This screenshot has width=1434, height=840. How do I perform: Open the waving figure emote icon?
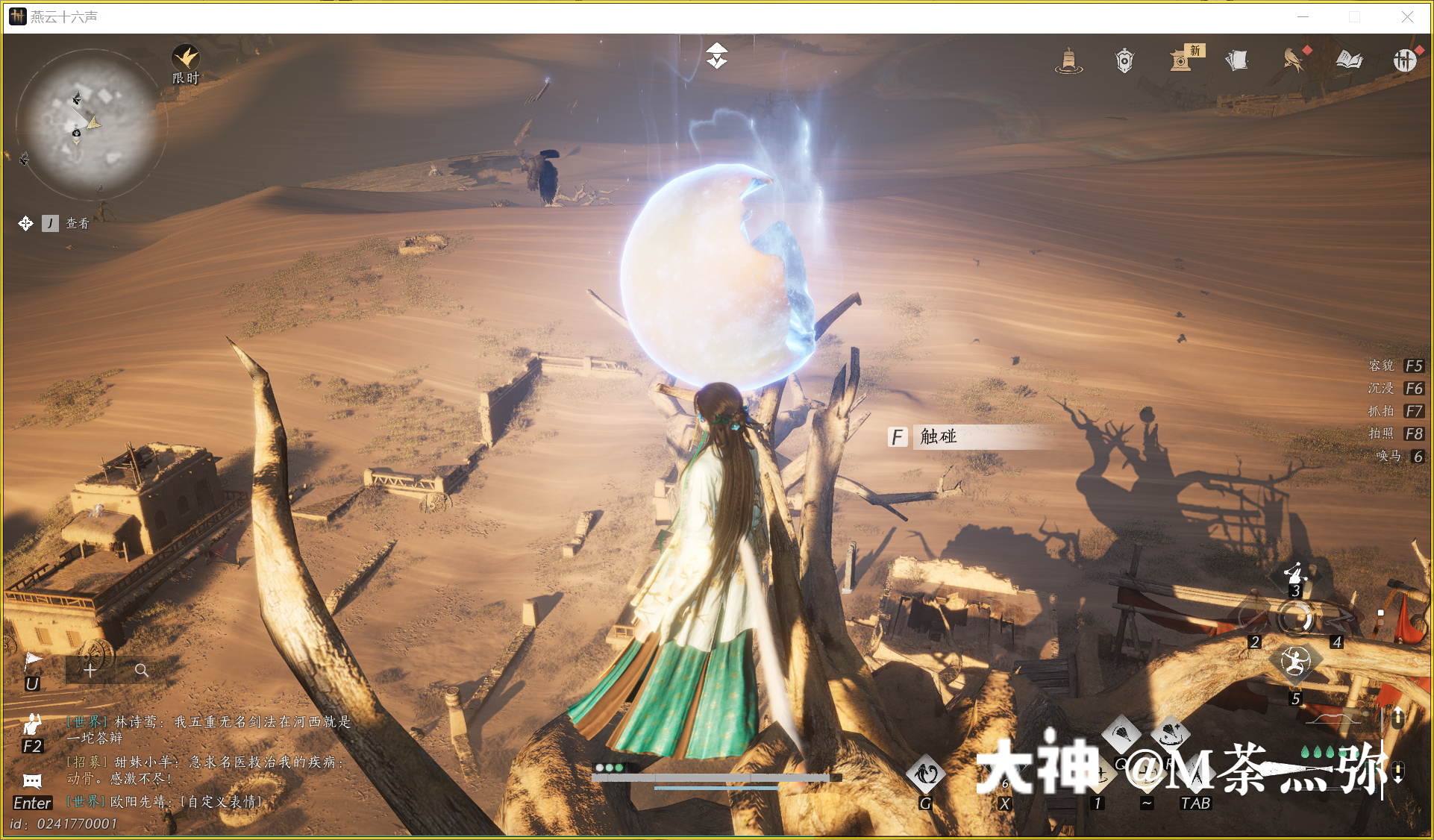(32, 724)
